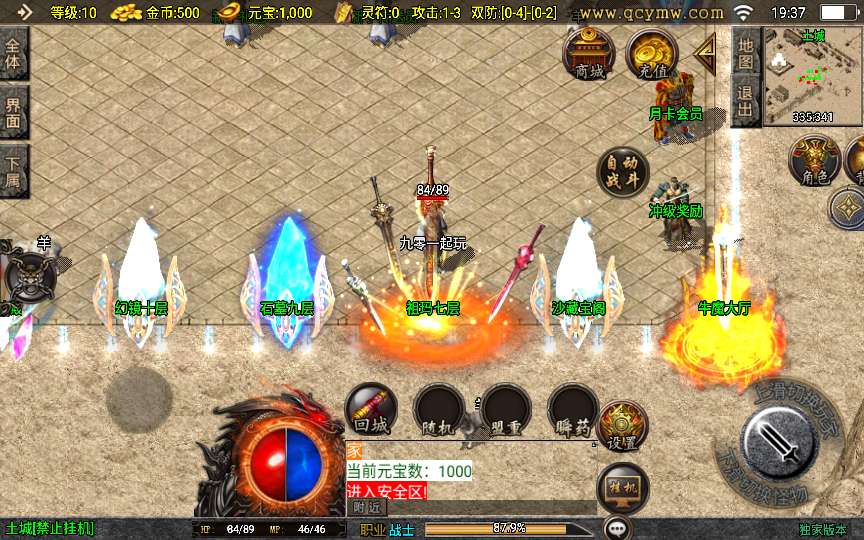Toggle 自动战斗 auto battle
Viewport: 864px width, 540px height.
coord(622,172)
